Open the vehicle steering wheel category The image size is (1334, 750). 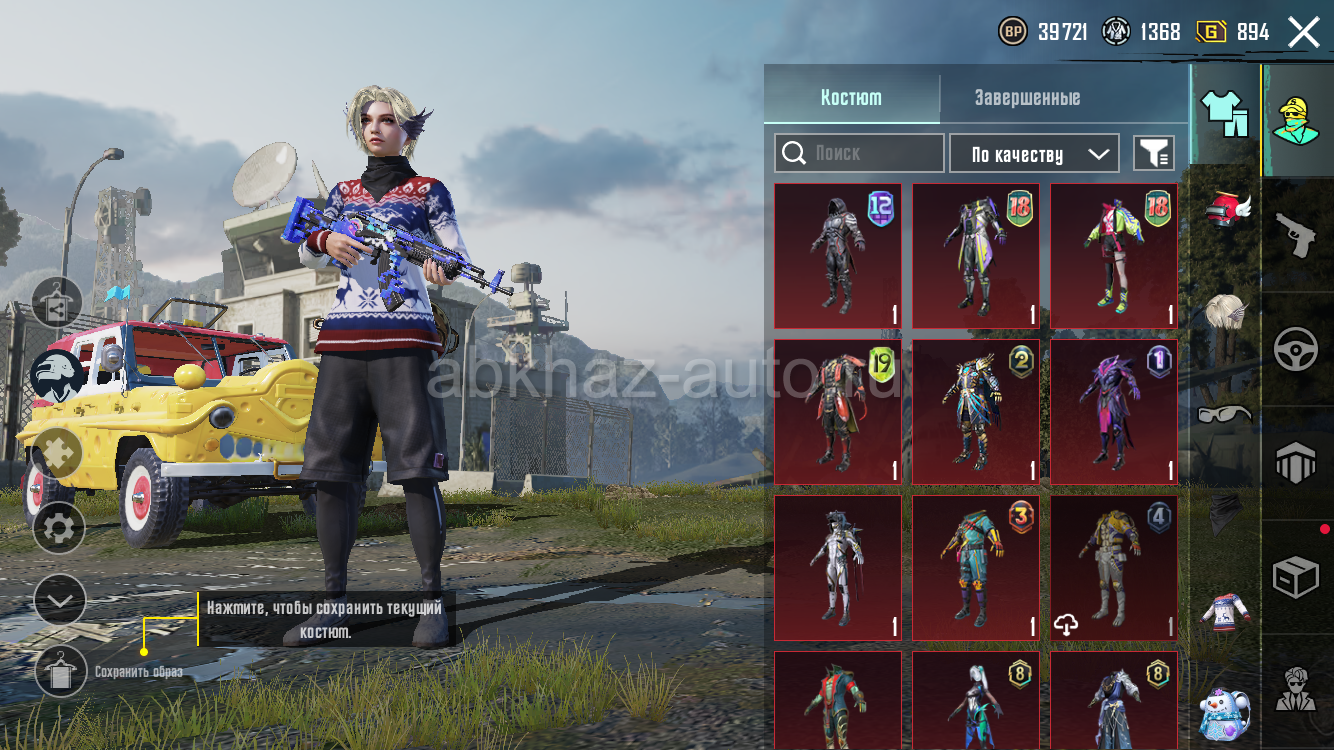[1296, 350]
